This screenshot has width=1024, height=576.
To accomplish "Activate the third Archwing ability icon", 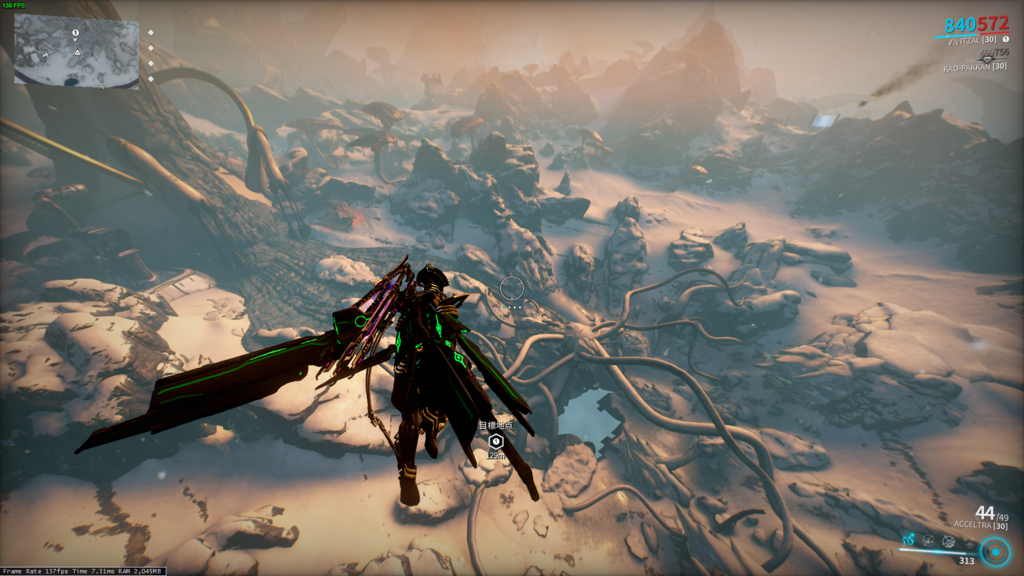I will (951, 540).
